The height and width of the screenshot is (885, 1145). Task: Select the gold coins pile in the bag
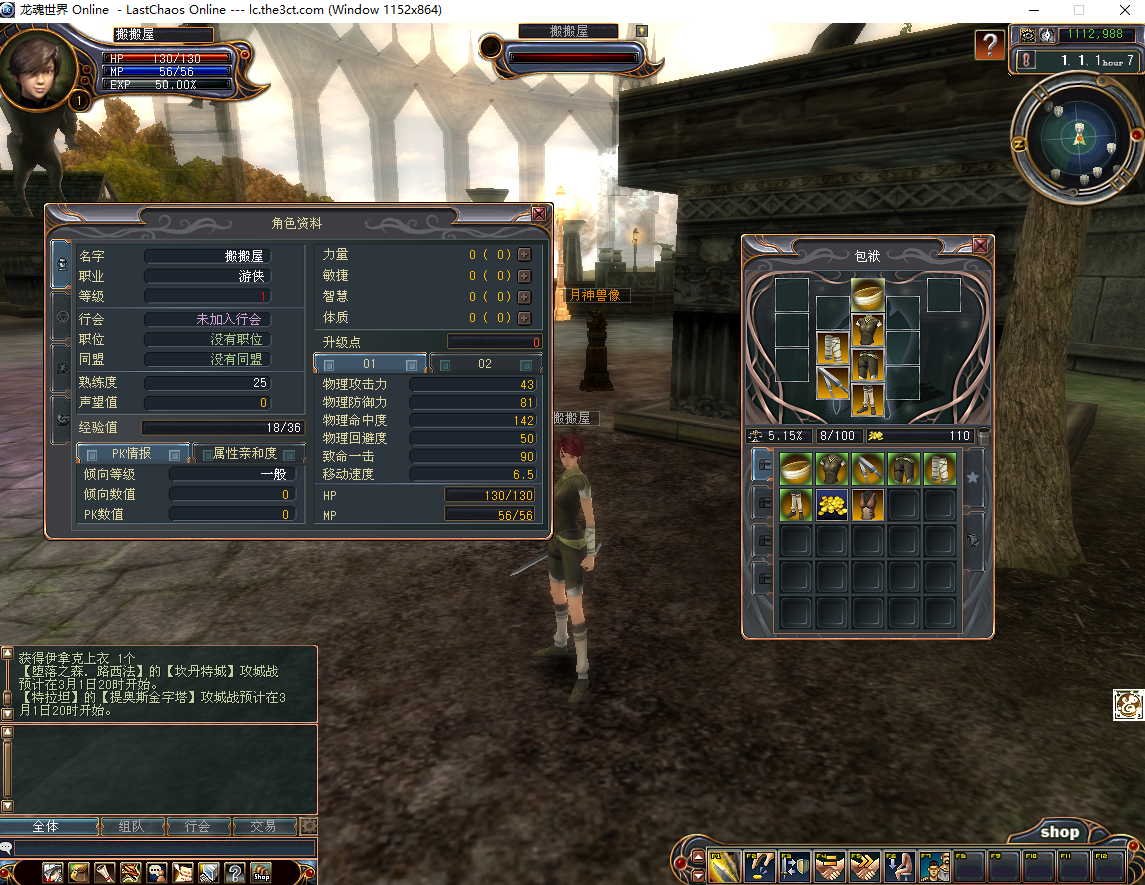tap(832, 504)
